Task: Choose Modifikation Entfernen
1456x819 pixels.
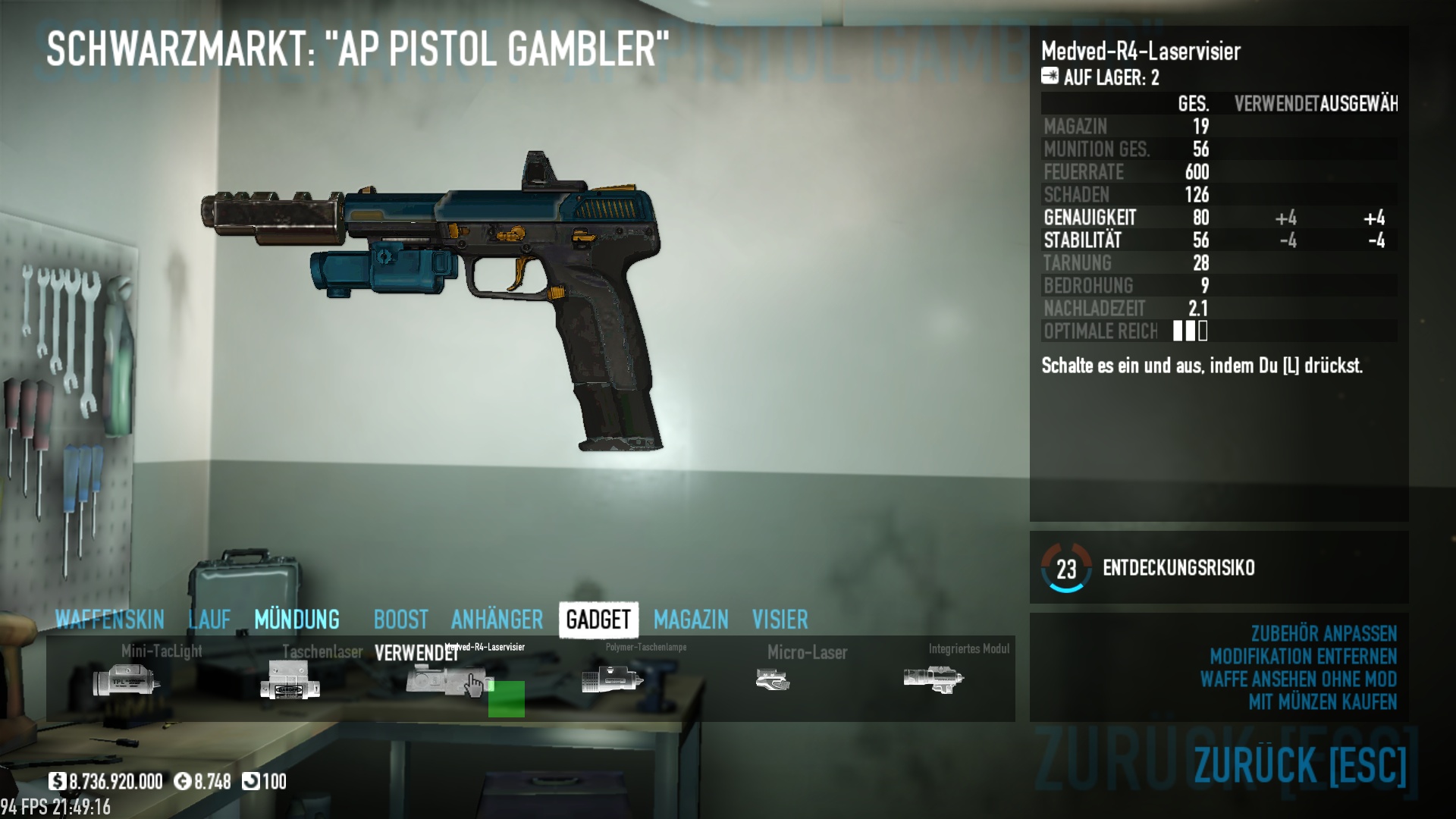Action: click(x=1303, y=657)
